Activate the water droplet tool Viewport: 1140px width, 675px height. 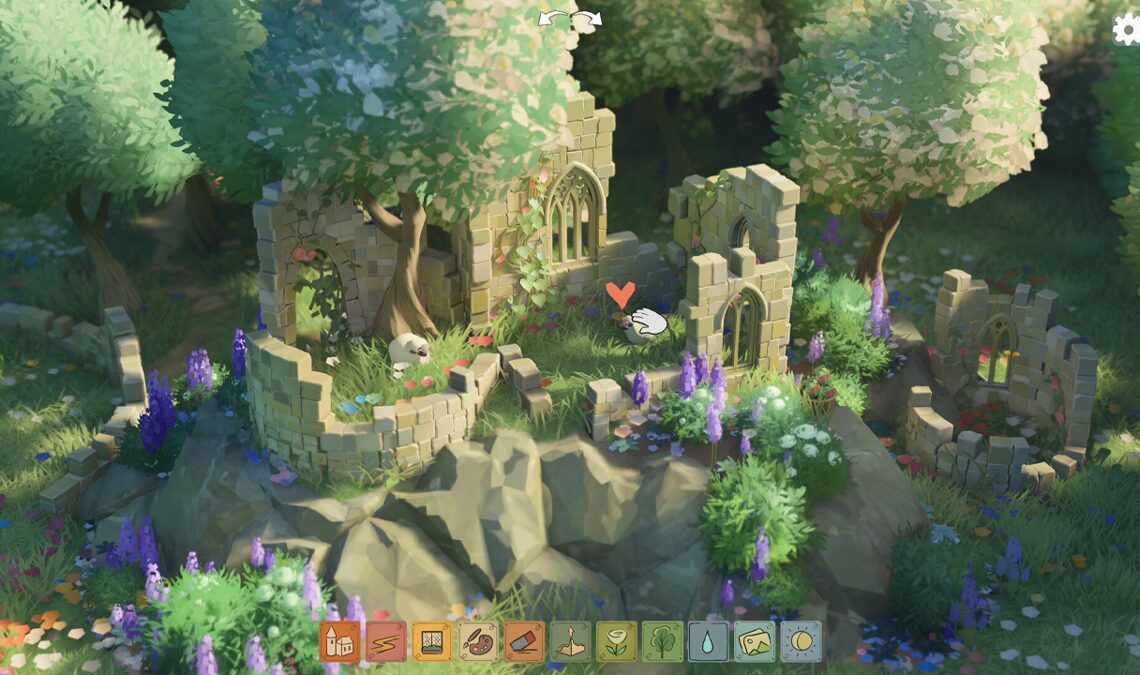click(x=708, y=641)
